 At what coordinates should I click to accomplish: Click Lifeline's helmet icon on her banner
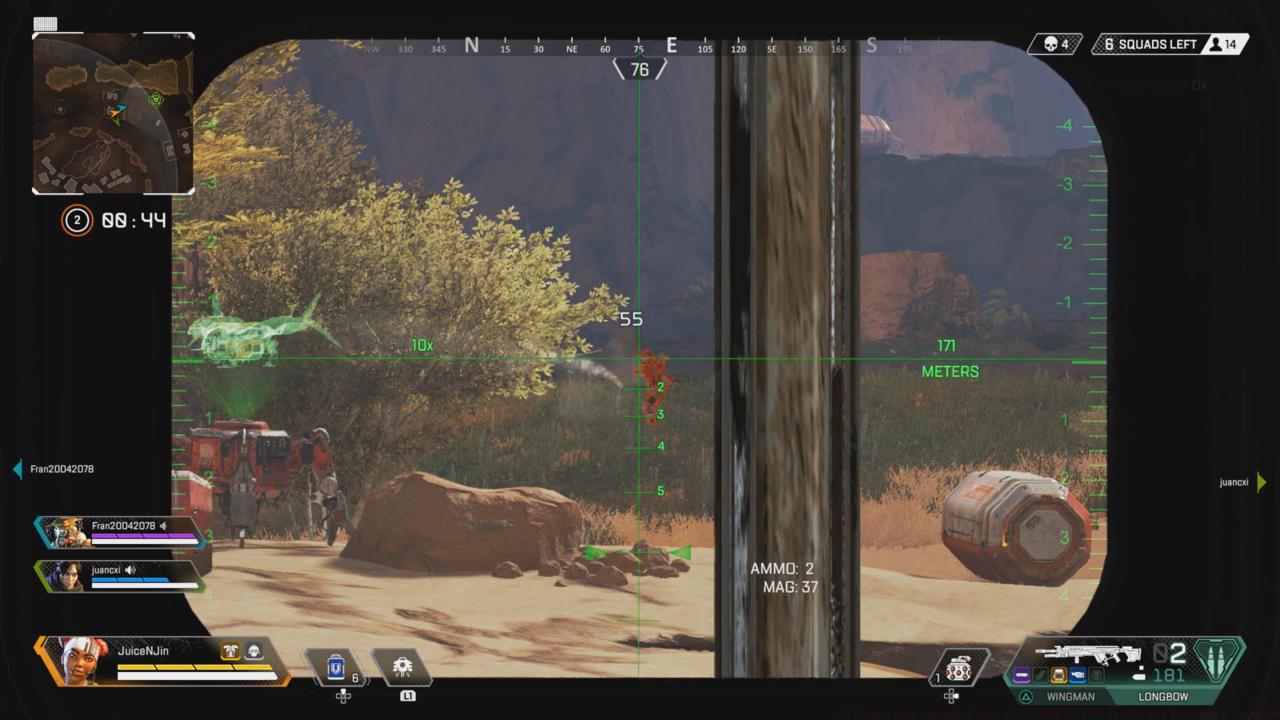point(254,651)
